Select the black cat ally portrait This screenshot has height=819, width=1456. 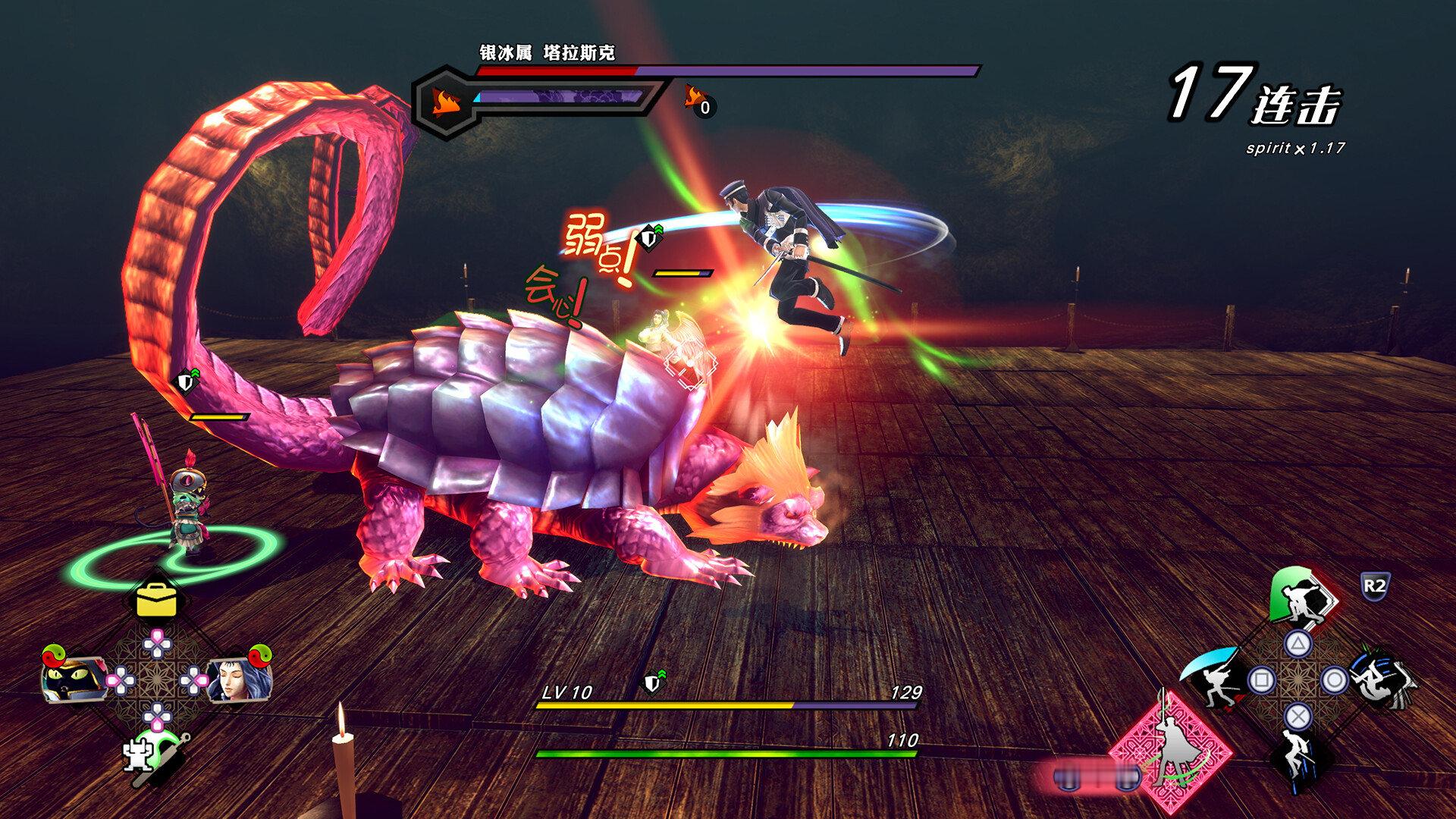[x=72, y=678]
